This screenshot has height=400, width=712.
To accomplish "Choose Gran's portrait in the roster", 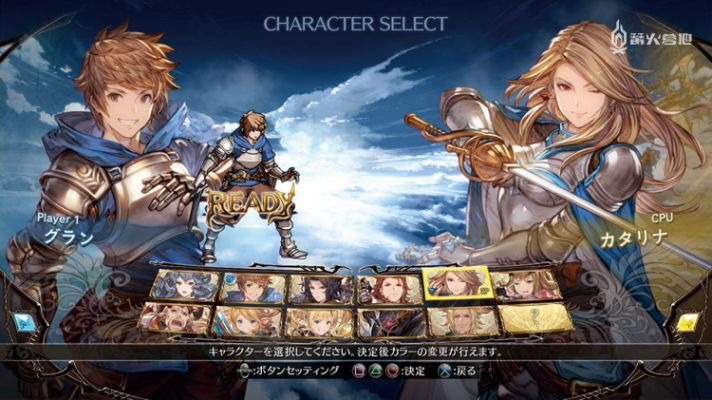I will 251,288.
